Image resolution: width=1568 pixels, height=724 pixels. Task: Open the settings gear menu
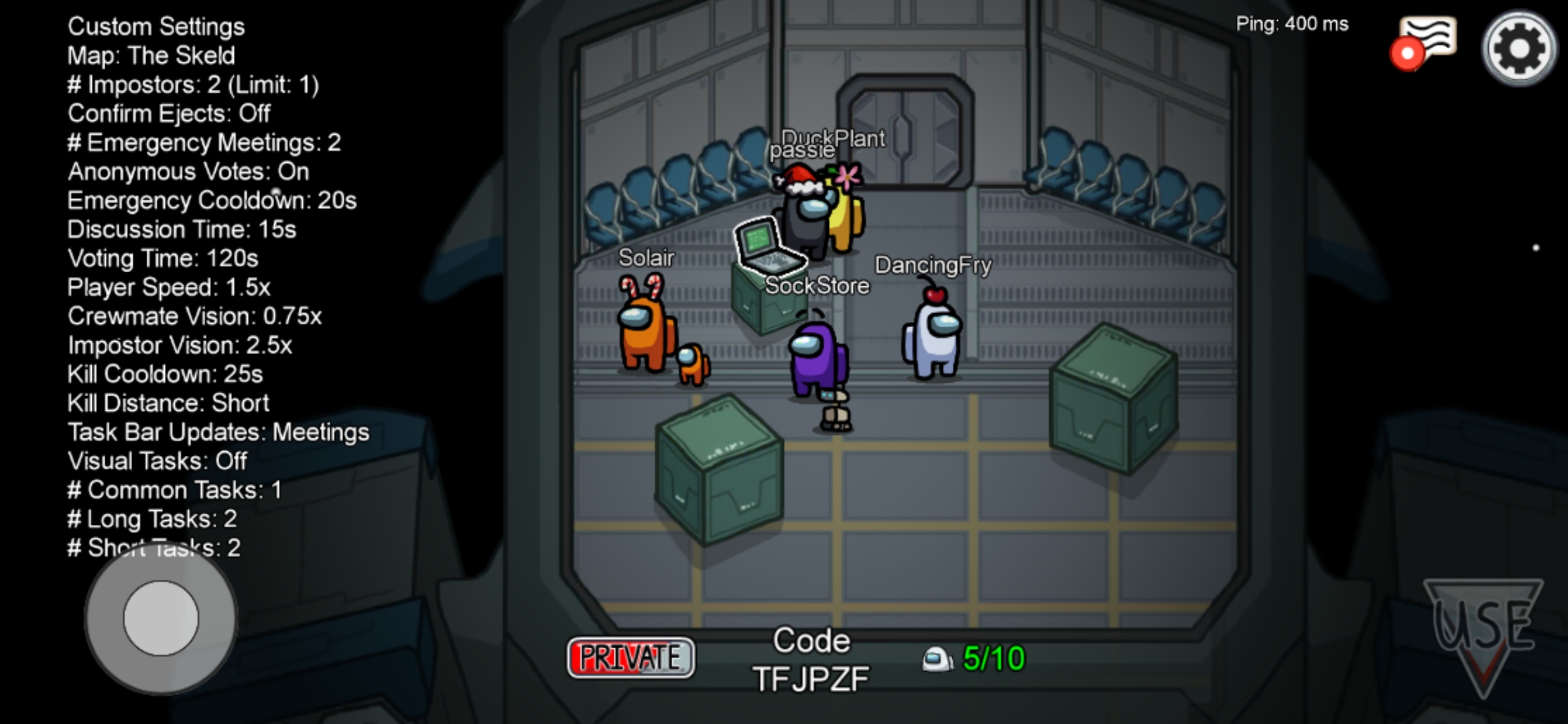click(x=1518, y=48)
